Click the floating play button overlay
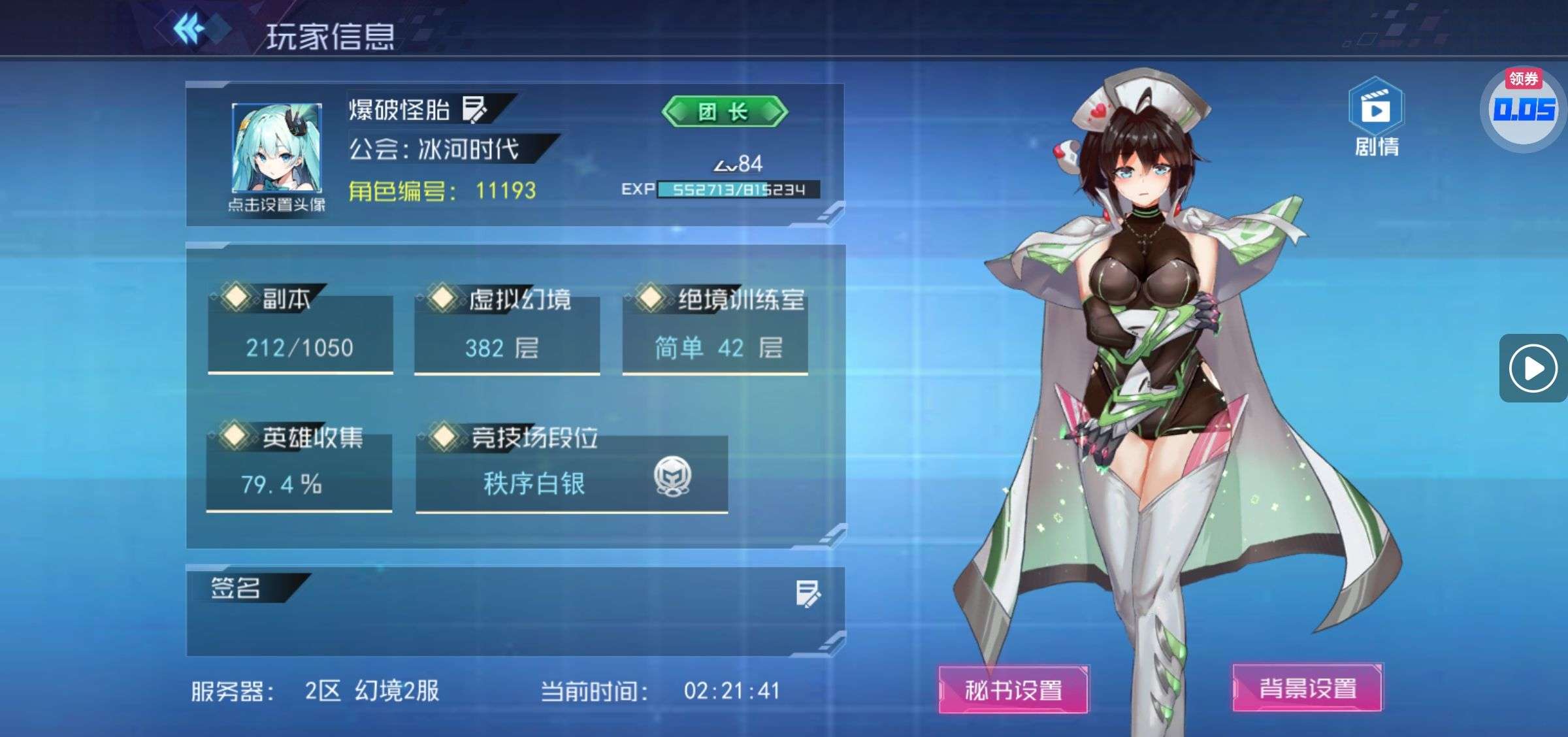Viewport: 1568px width, 737px height. pyautogui.click(x=1533, y=368)
